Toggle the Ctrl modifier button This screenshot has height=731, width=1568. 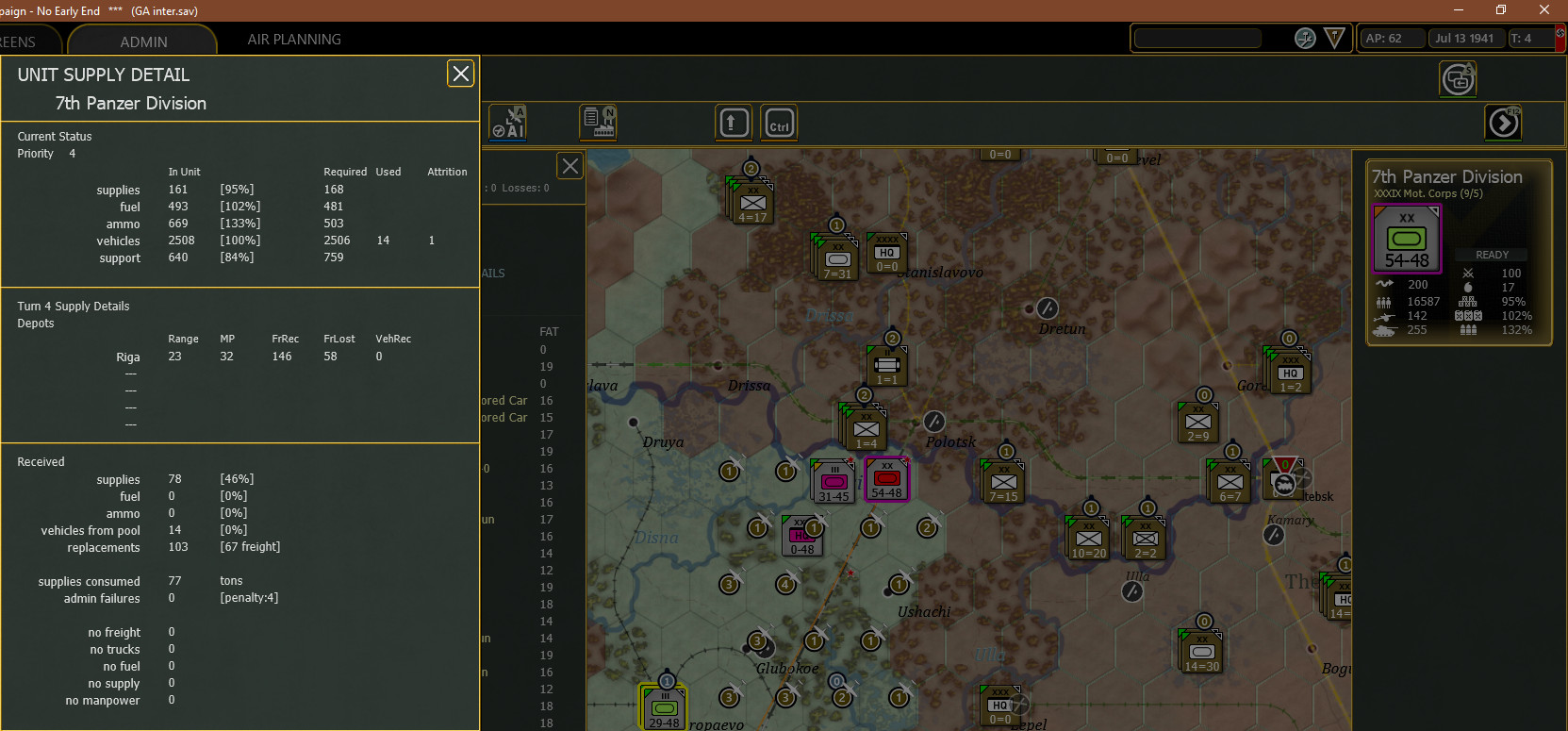pos(779,122)
